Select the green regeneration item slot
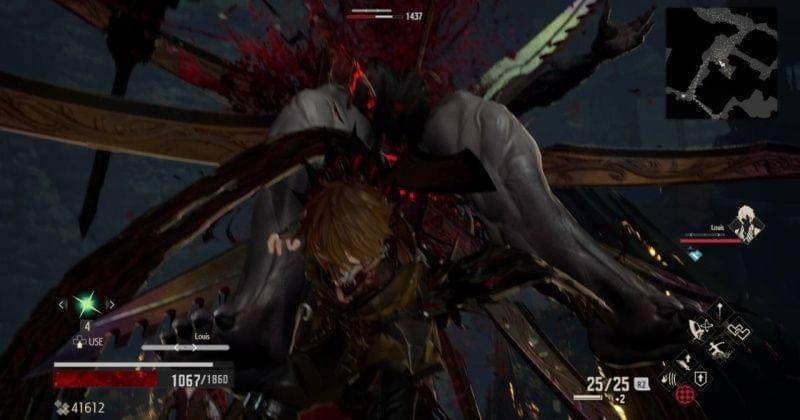This screenshot has width=800, height=420. tap(86, 303)
